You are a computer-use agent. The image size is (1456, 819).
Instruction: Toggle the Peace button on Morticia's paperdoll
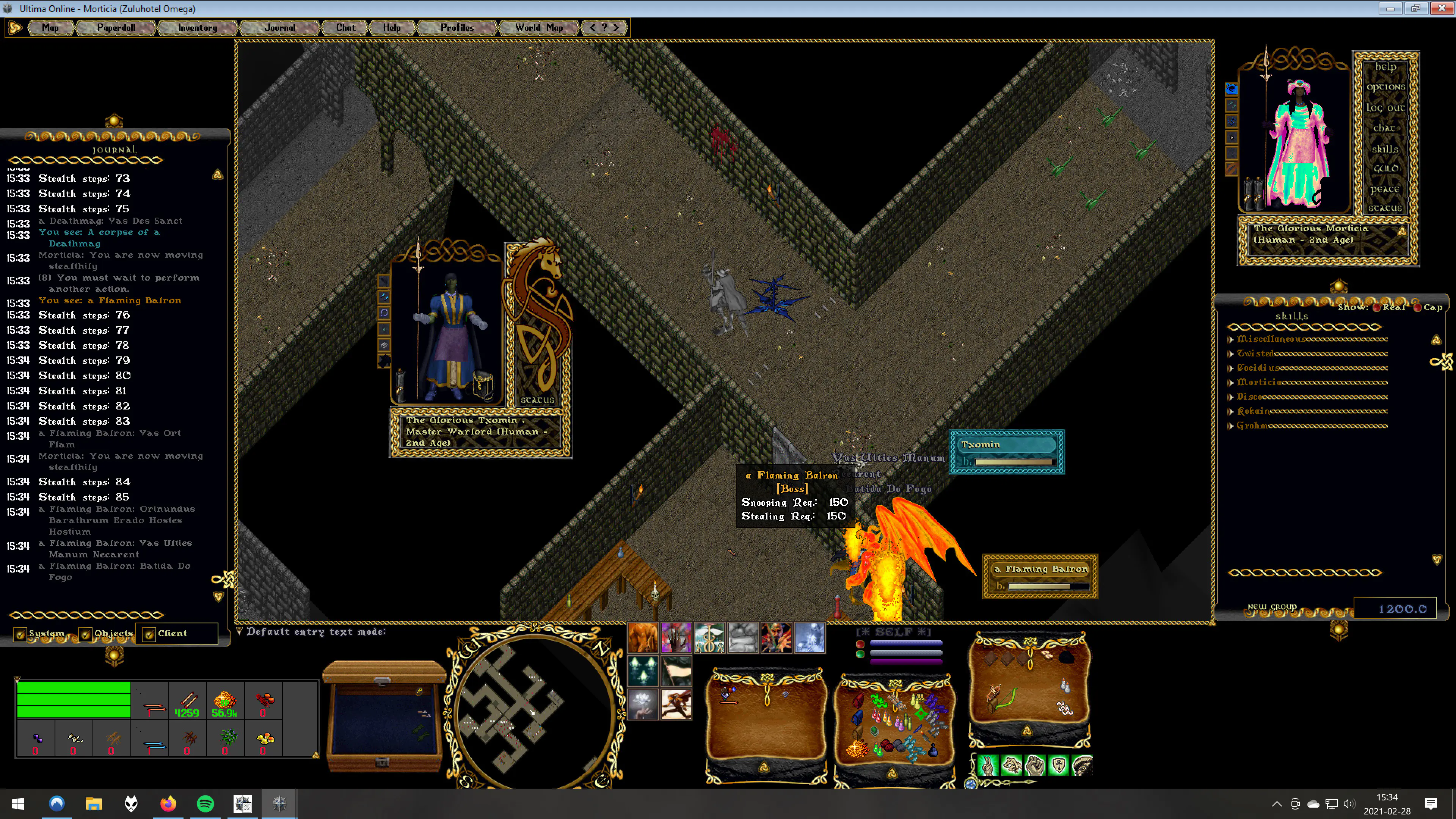[1384, 189]
